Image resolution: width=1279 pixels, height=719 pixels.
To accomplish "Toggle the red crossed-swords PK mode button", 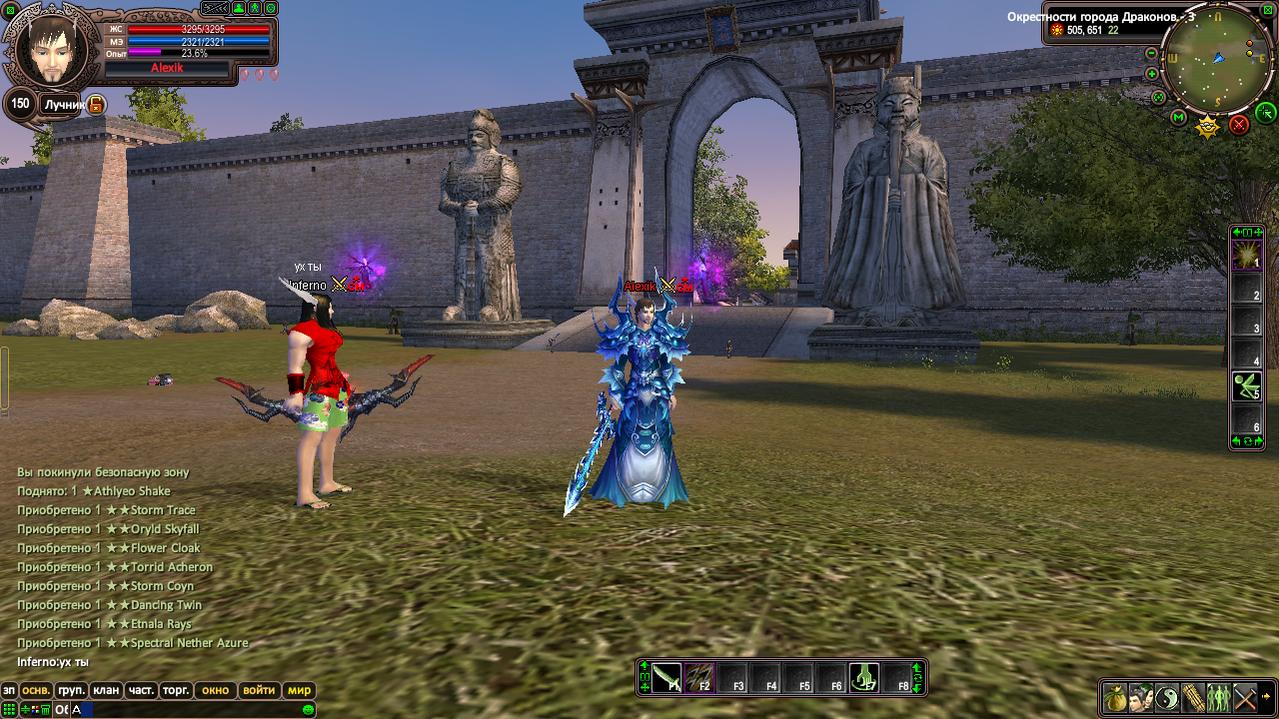I will (1239, 124).
